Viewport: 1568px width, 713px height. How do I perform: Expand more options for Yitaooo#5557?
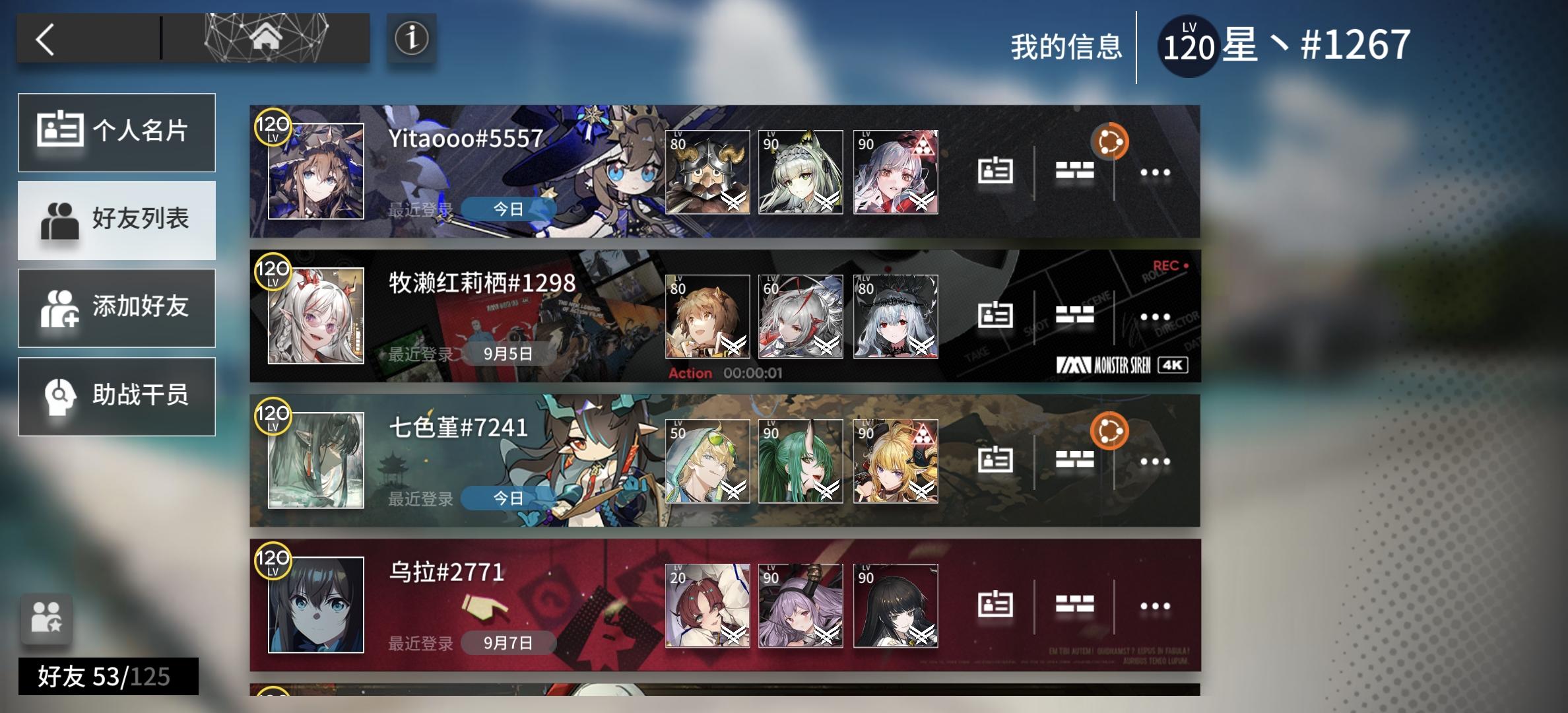pos(1154,170)
